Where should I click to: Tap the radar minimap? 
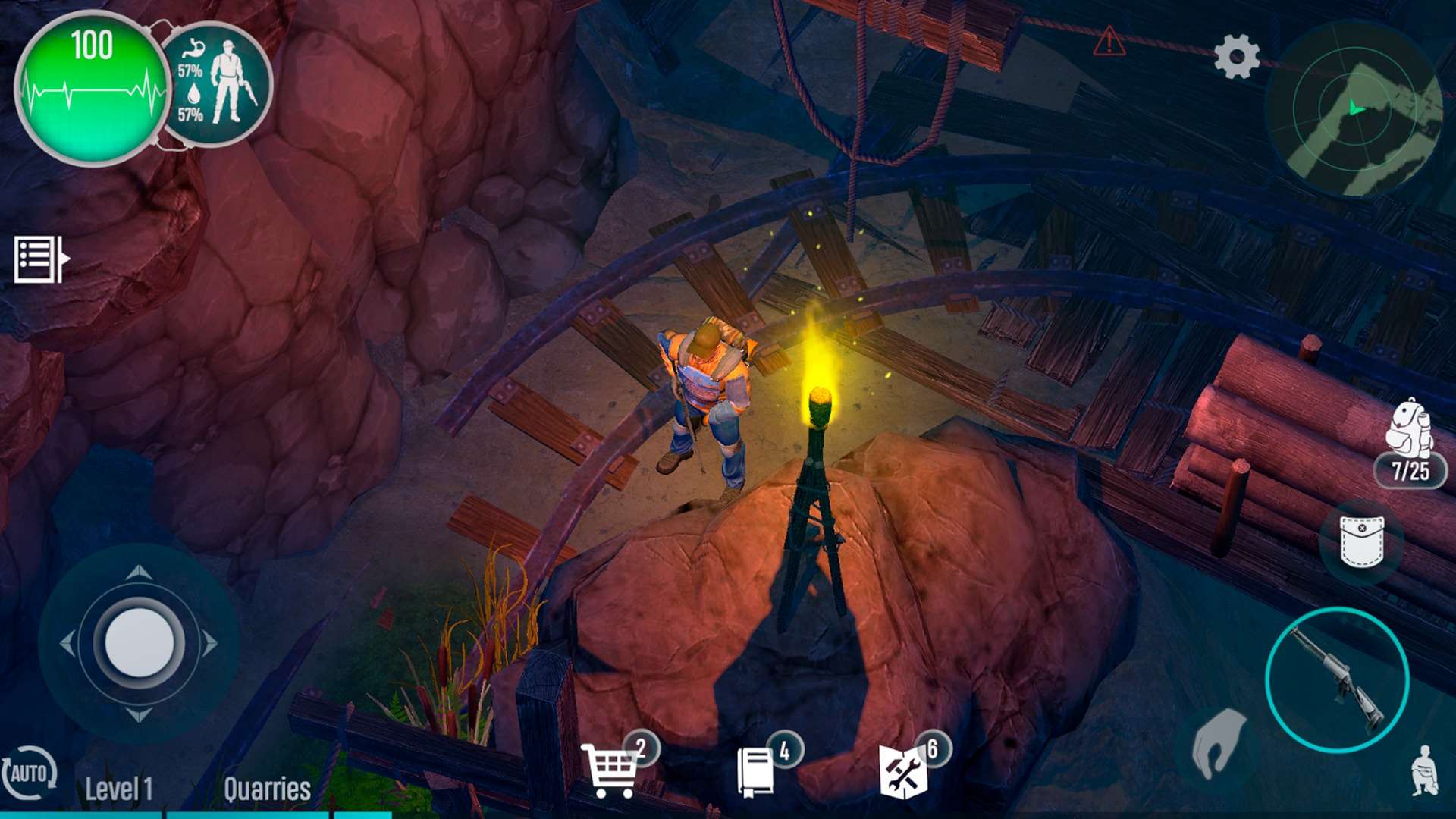coord(1355,110)
